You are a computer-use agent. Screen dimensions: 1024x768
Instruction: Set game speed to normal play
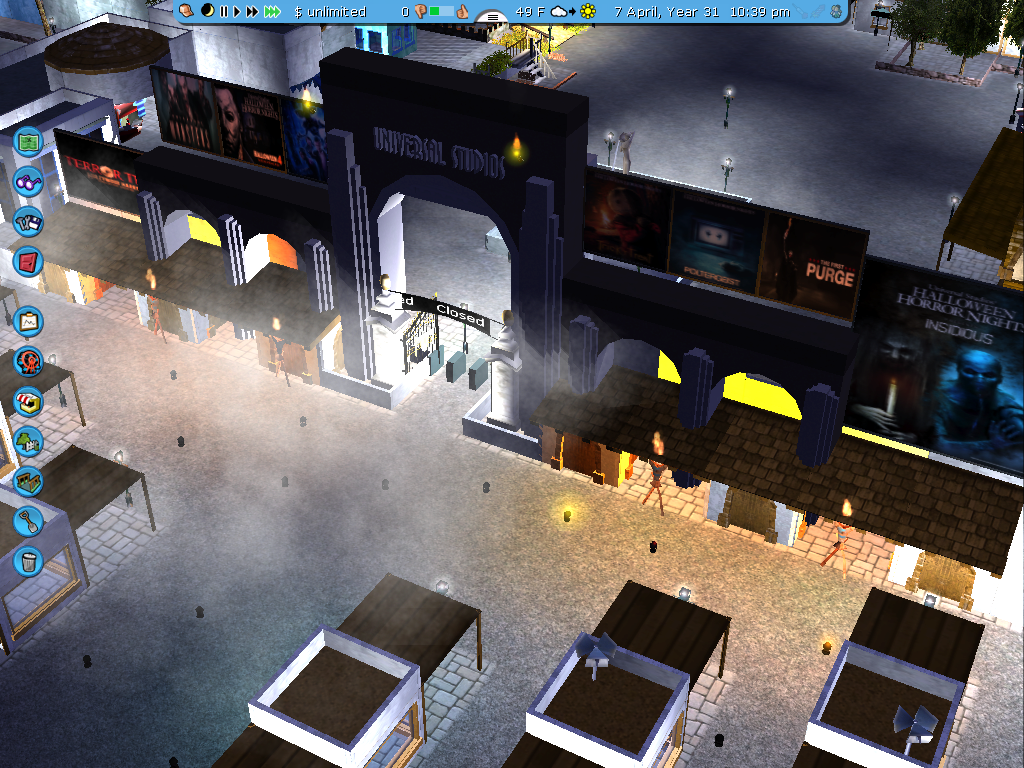tap(238, 12)
